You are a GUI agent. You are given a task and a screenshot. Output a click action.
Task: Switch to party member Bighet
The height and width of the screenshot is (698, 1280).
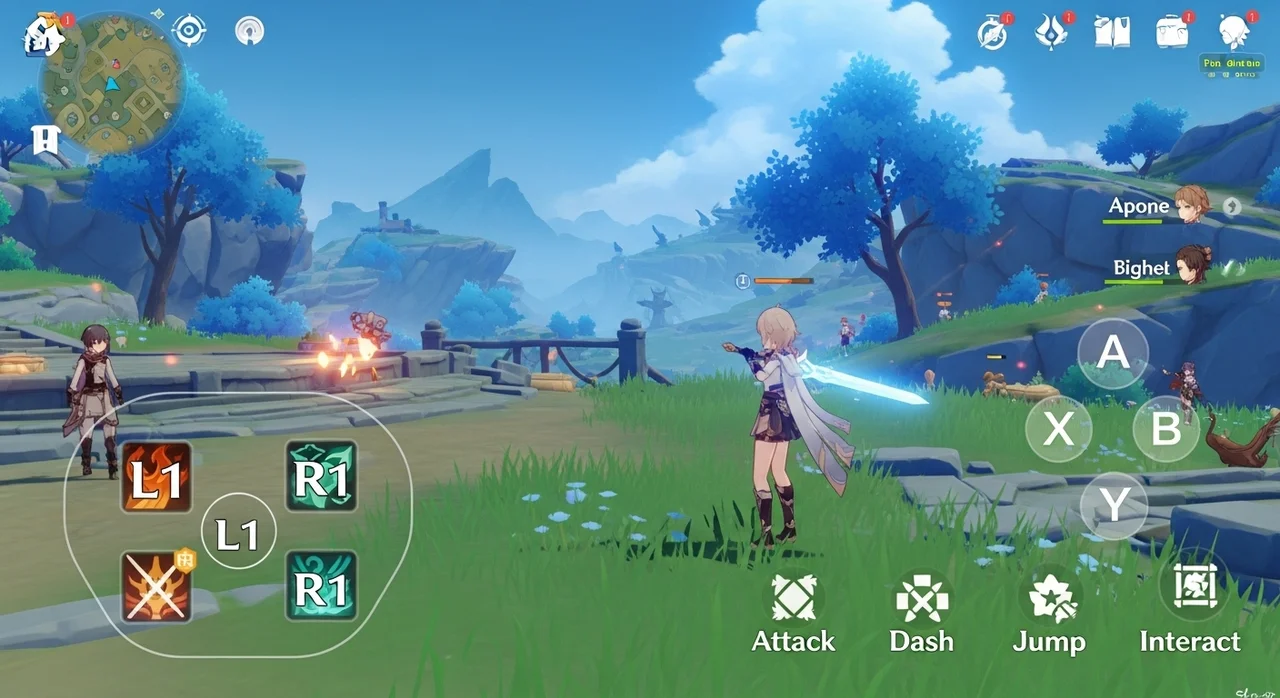pos(1191,266)
